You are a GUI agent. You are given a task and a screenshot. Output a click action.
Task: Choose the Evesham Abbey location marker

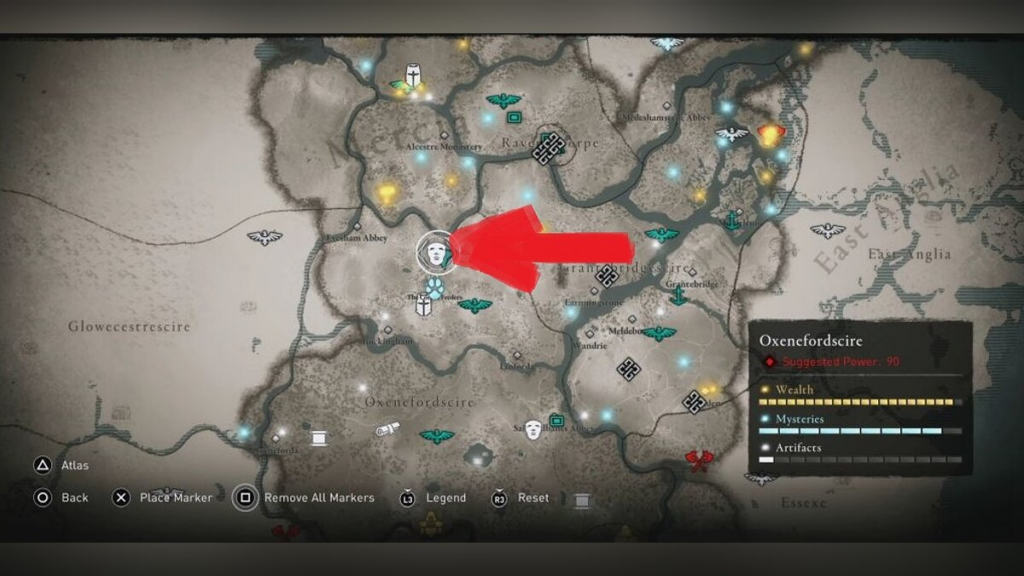[356, 227]
